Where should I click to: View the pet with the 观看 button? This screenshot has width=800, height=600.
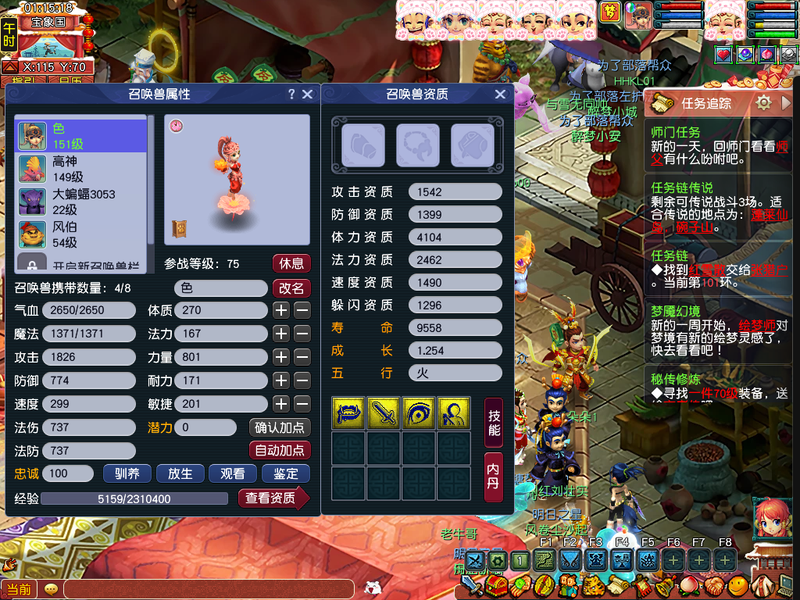232,474
